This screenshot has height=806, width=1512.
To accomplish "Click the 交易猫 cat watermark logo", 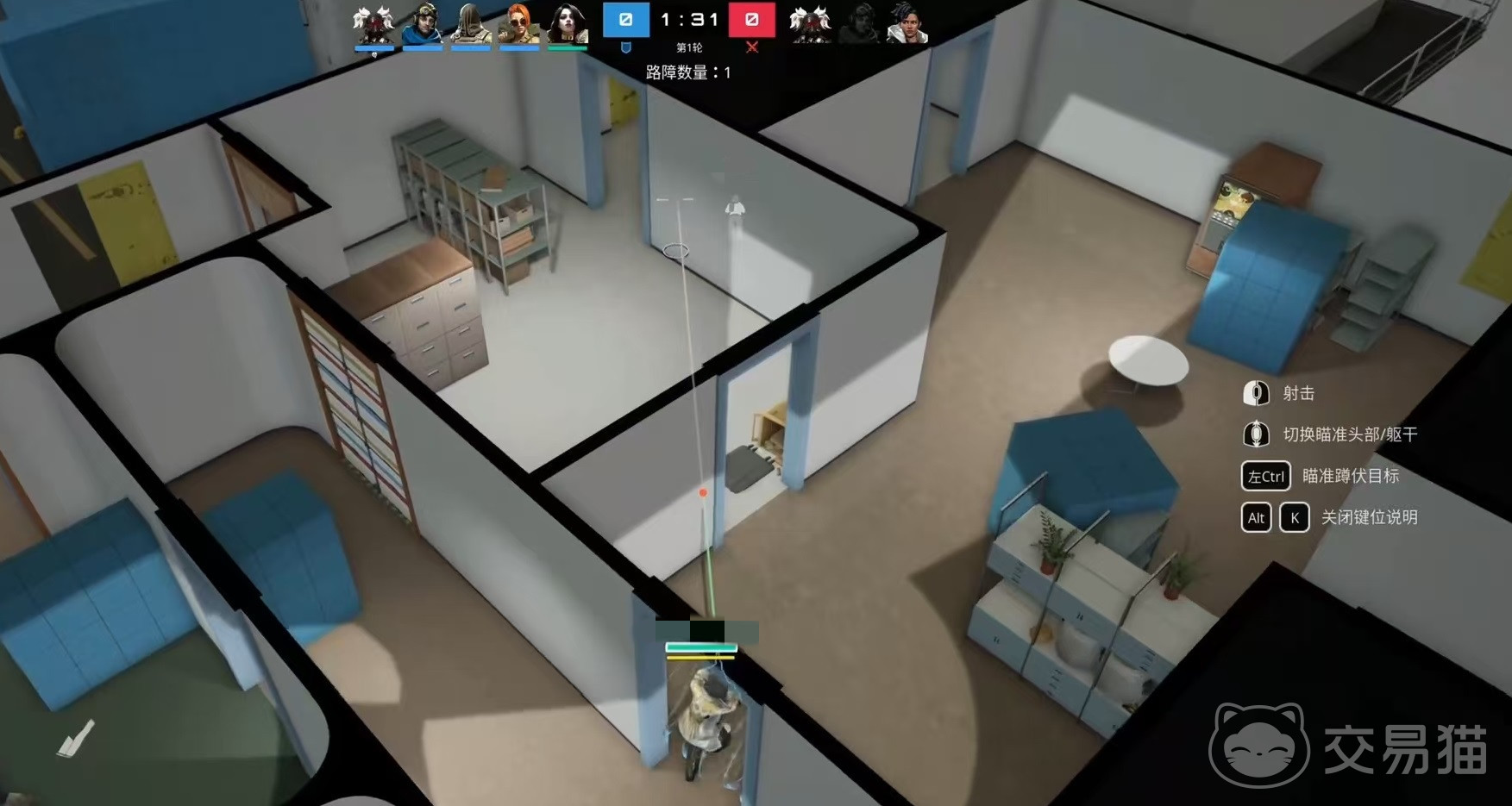I will coord(1259,745).
